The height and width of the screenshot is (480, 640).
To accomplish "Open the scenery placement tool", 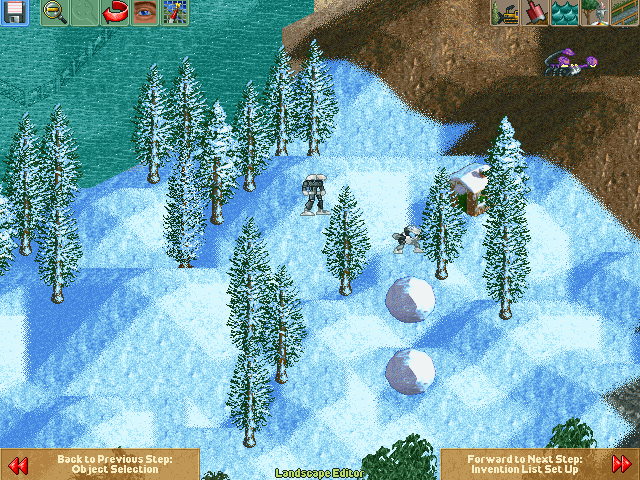I will [594, 13].
